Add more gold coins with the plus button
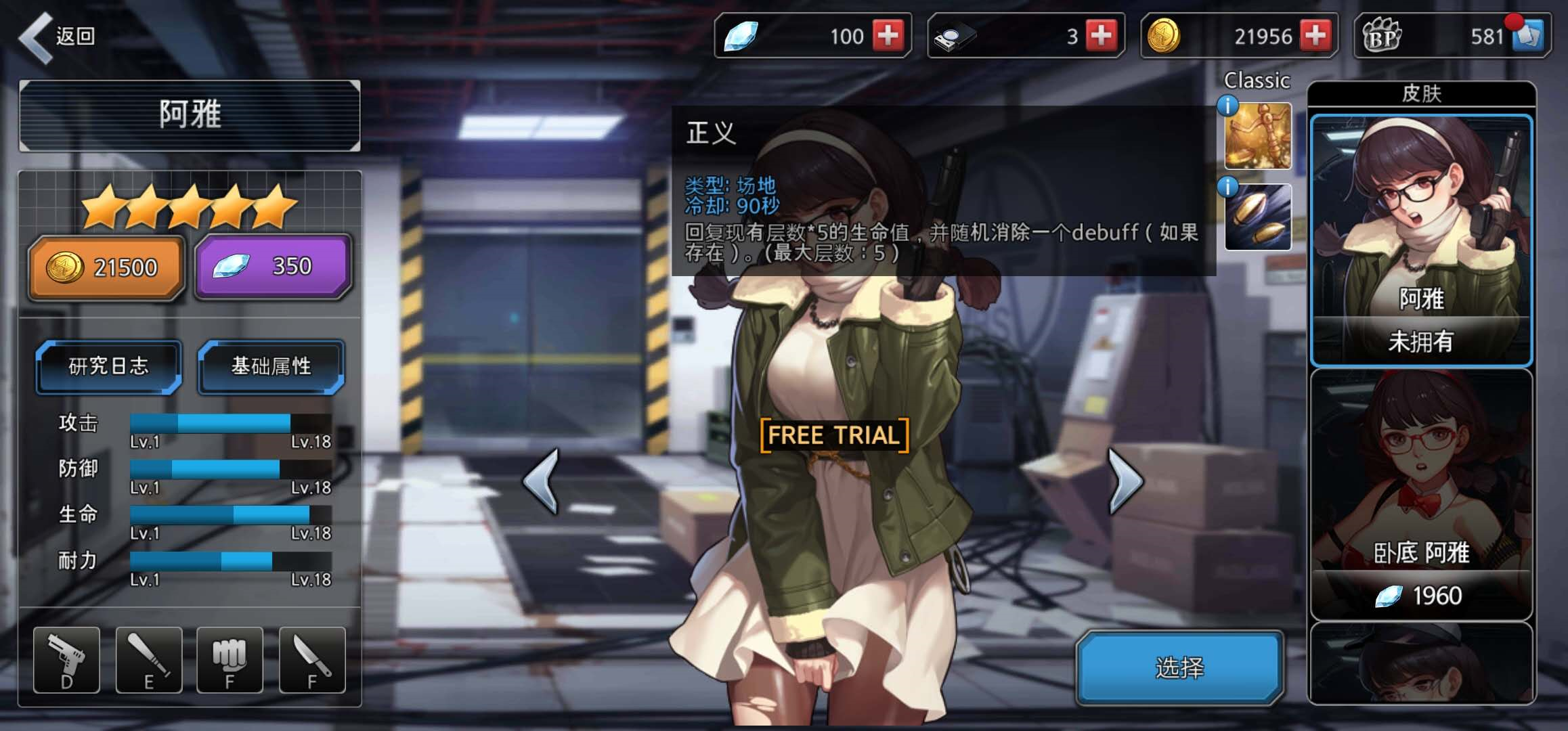Screen dimensions: 1568x731 1315,35
